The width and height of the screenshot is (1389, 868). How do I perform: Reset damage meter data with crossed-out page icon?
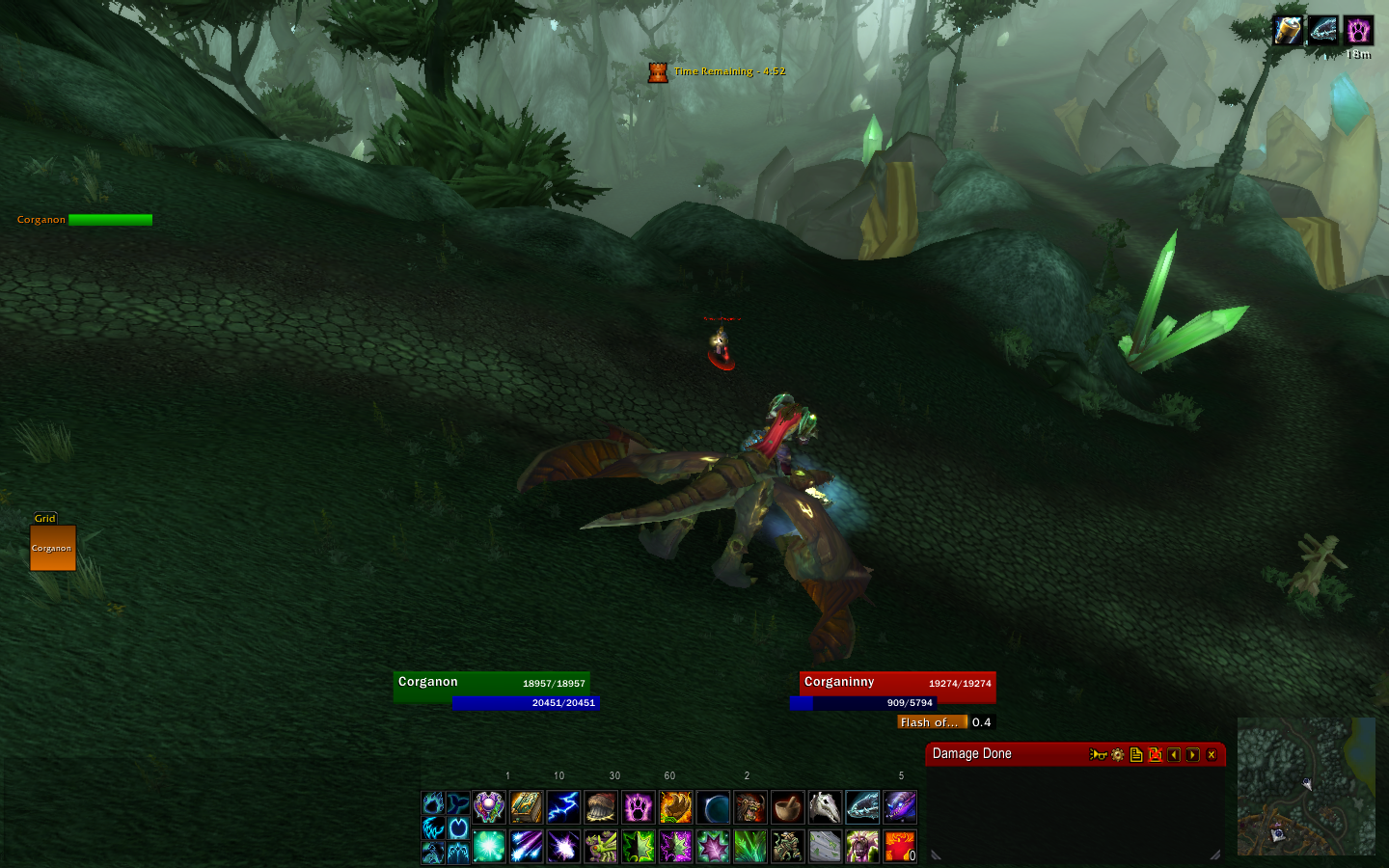[x=1155, y=755]
